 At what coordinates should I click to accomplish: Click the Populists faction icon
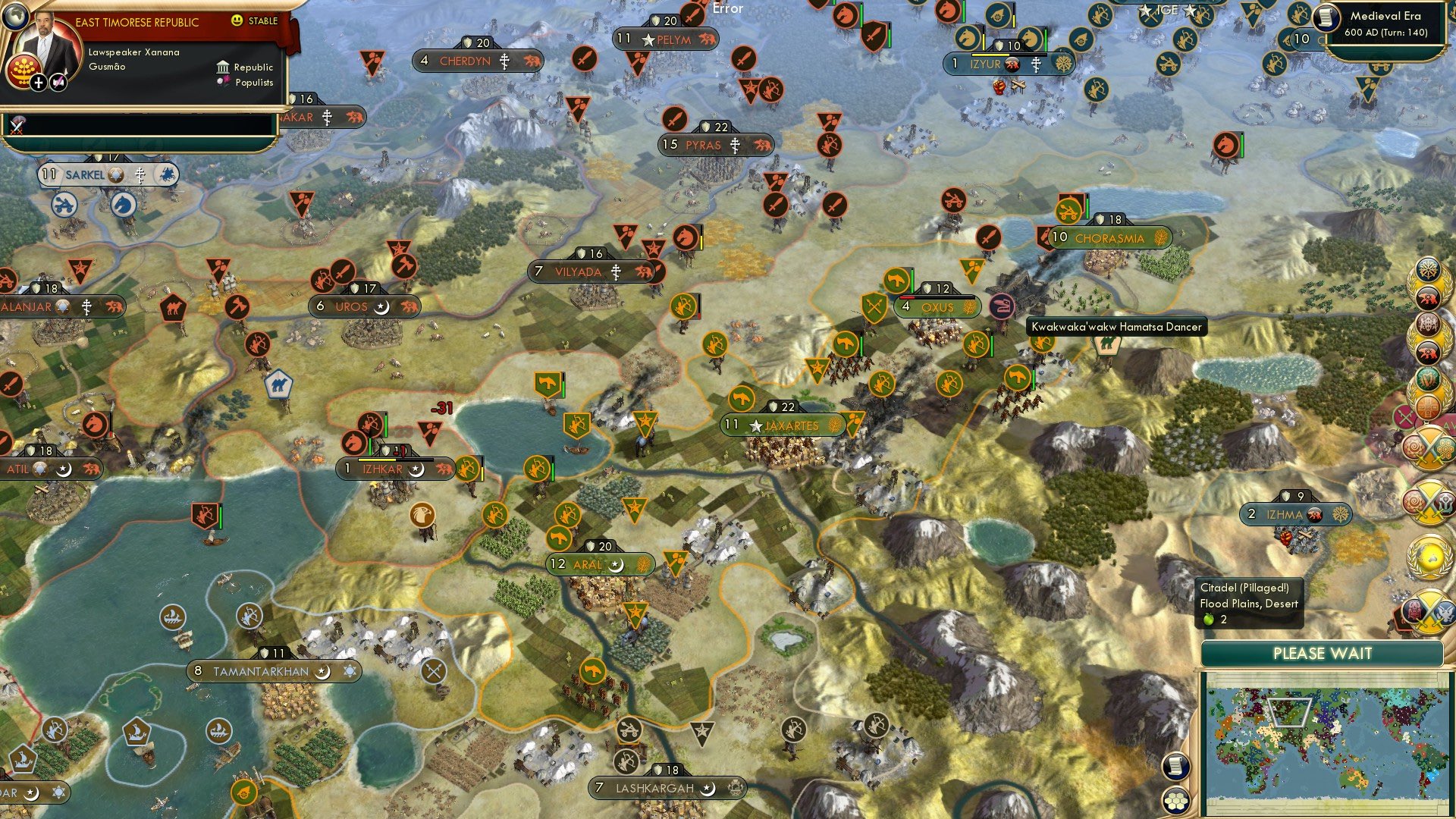tap(223, 82)
